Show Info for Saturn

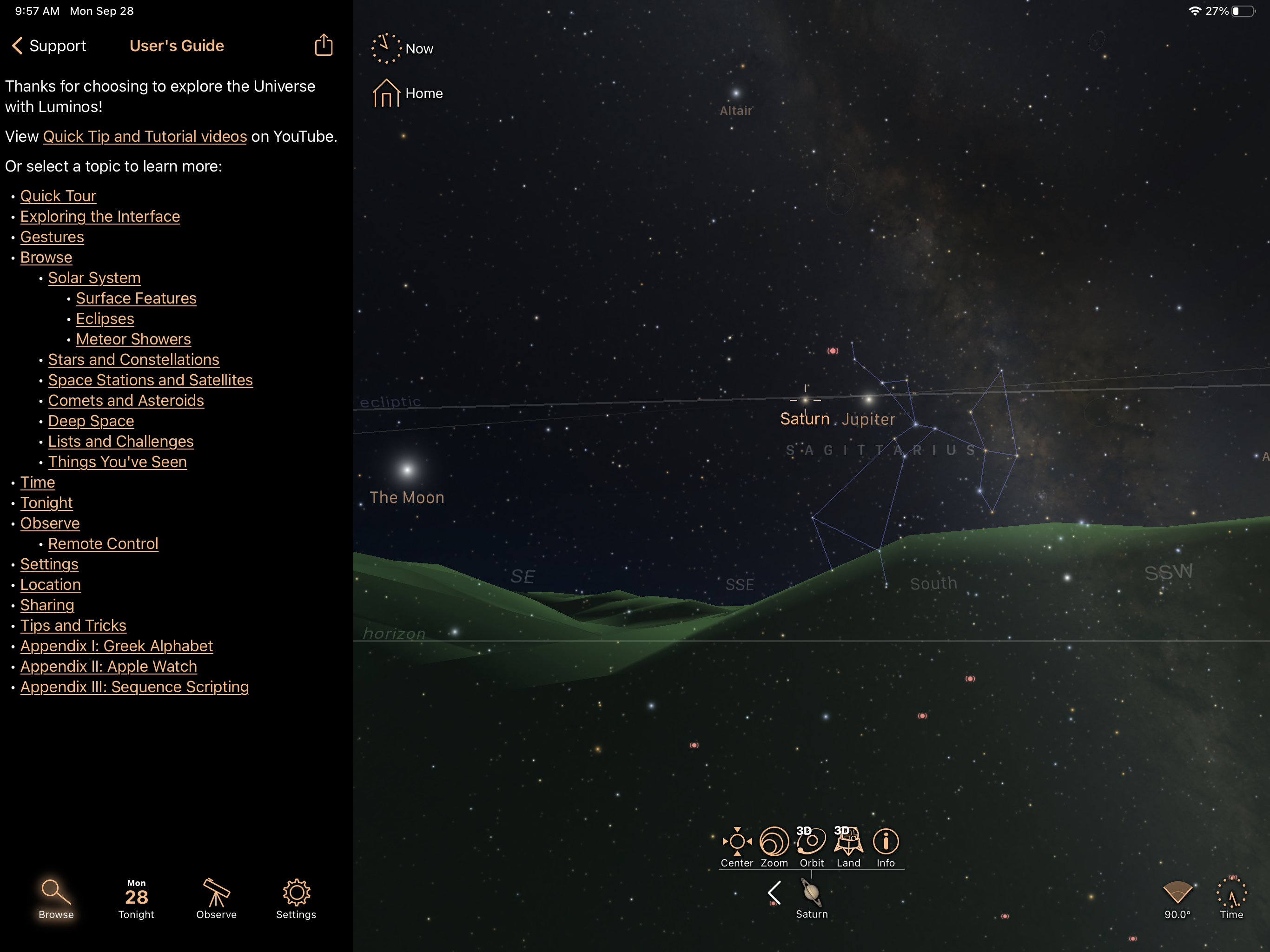[x=885, y=847]
